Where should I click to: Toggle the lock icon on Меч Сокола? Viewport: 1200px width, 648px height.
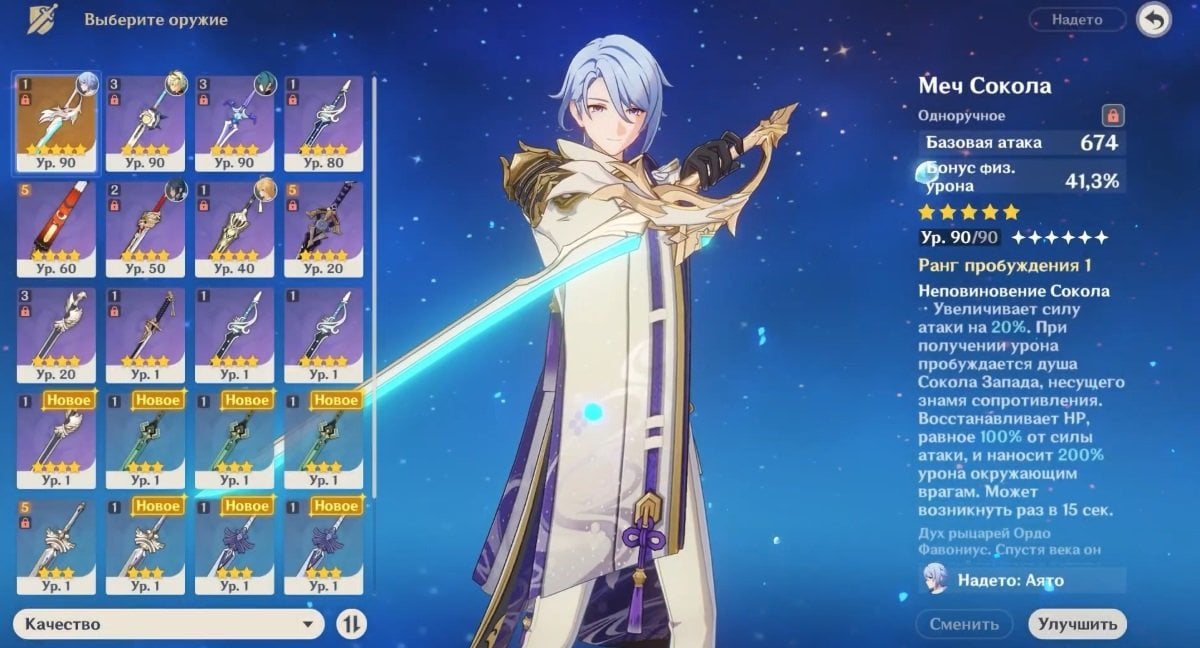pyautogui.click(x=1111, y=116)
